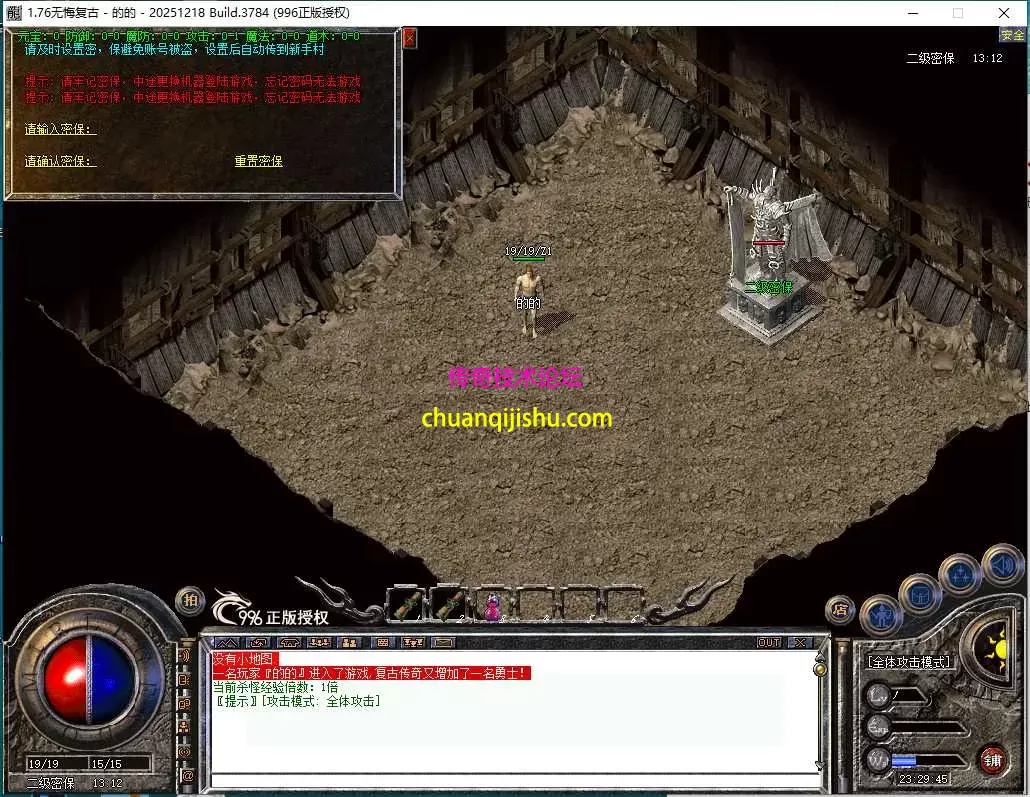
Task: Click the OUT button on chat bar
Action: pyautogui.click(x=769, y=642)
